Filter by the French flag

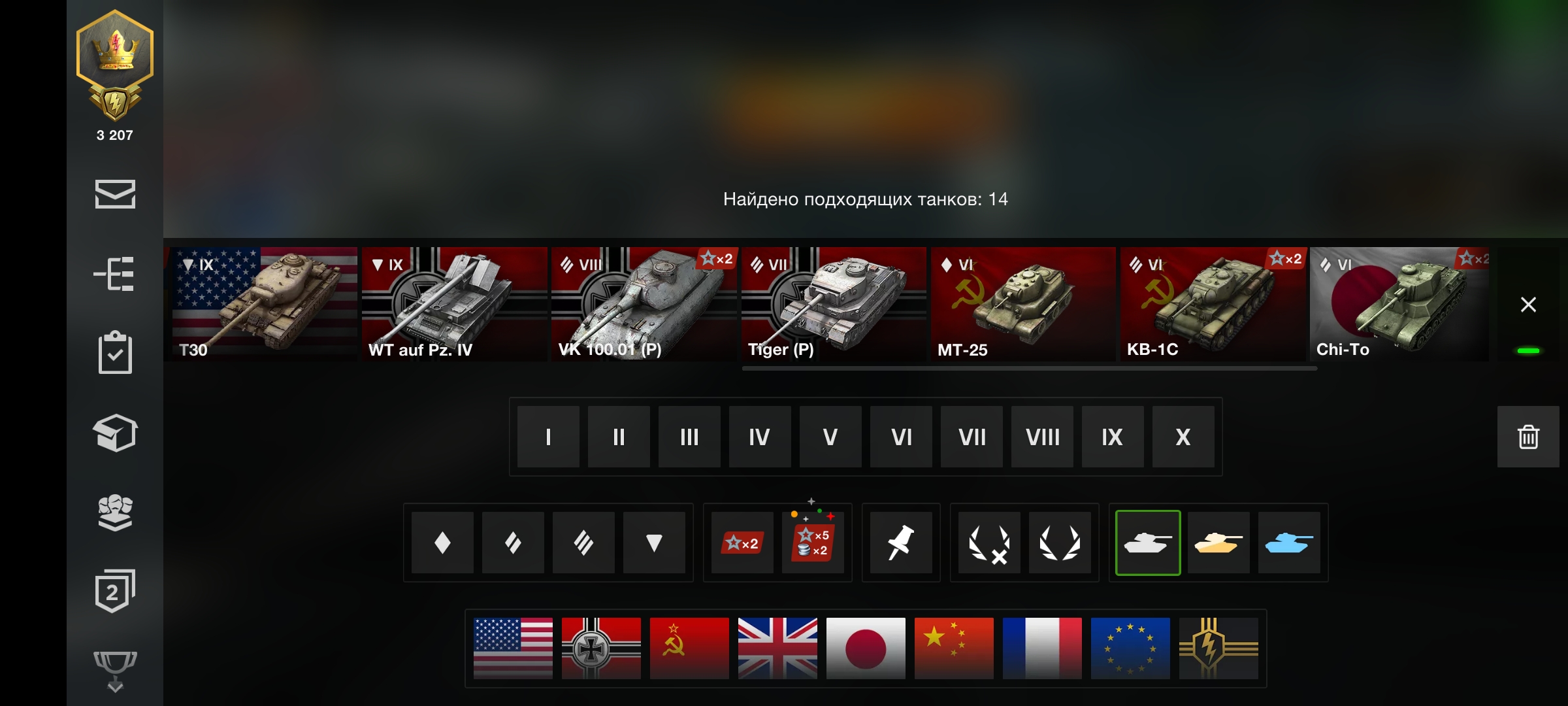click(x=1042, y=648)
